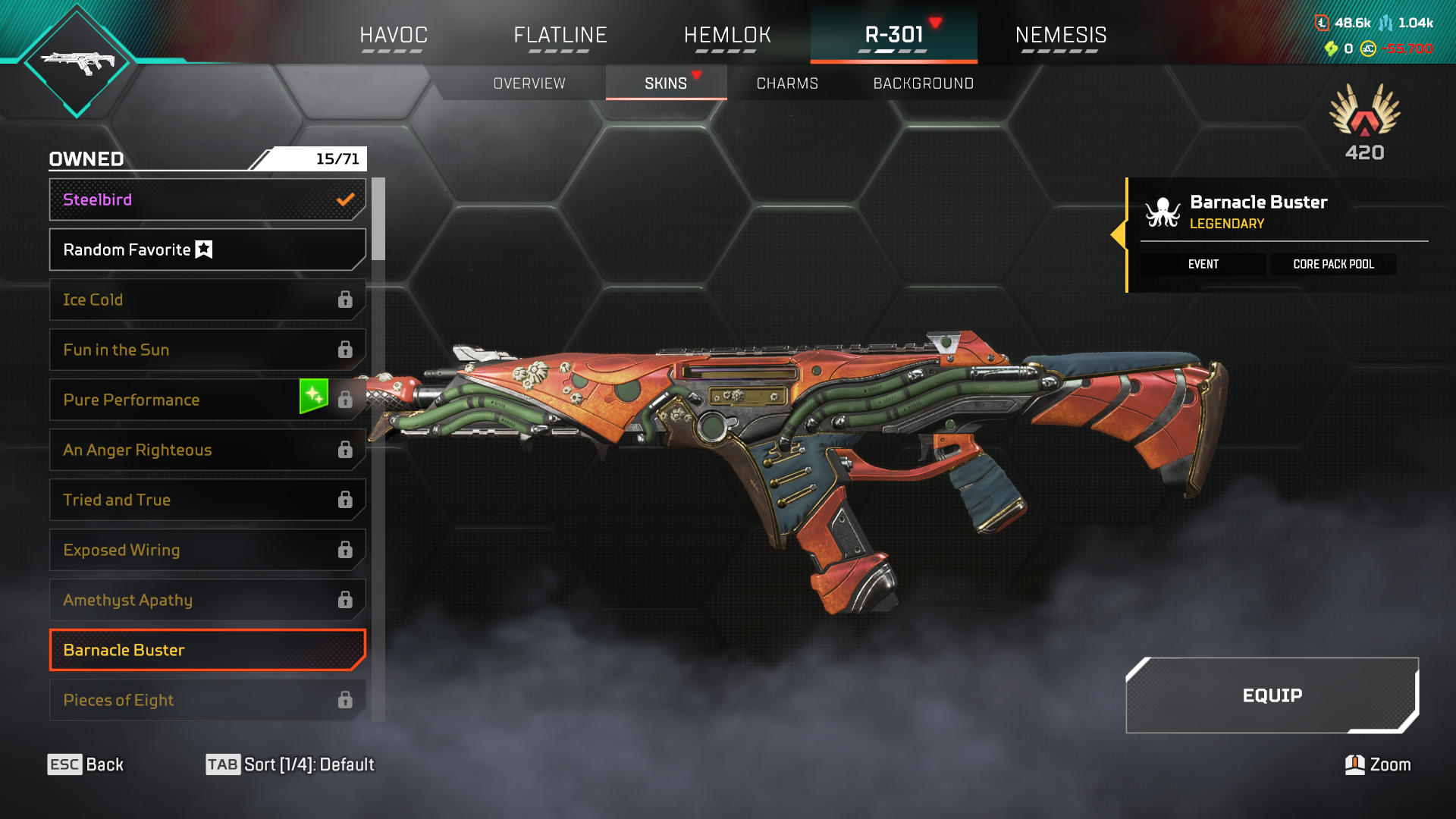This screenshot has width=1456, height=819.
Task: Choose the Pieces of Eight skin
Action: coord(207,700)
